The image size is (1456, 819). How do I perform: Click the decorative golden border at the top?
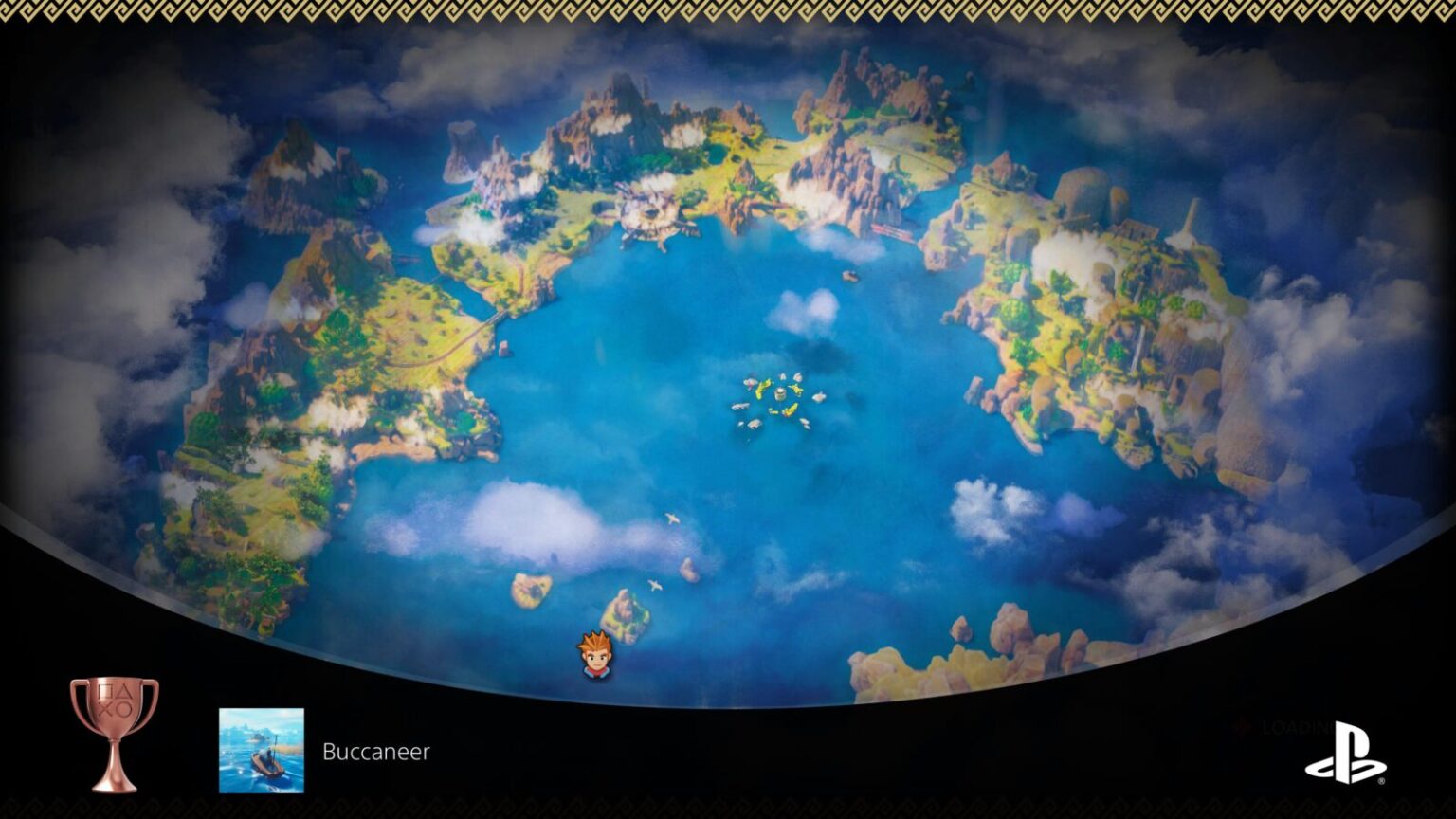pyautogui.click(x=728, y=9)
